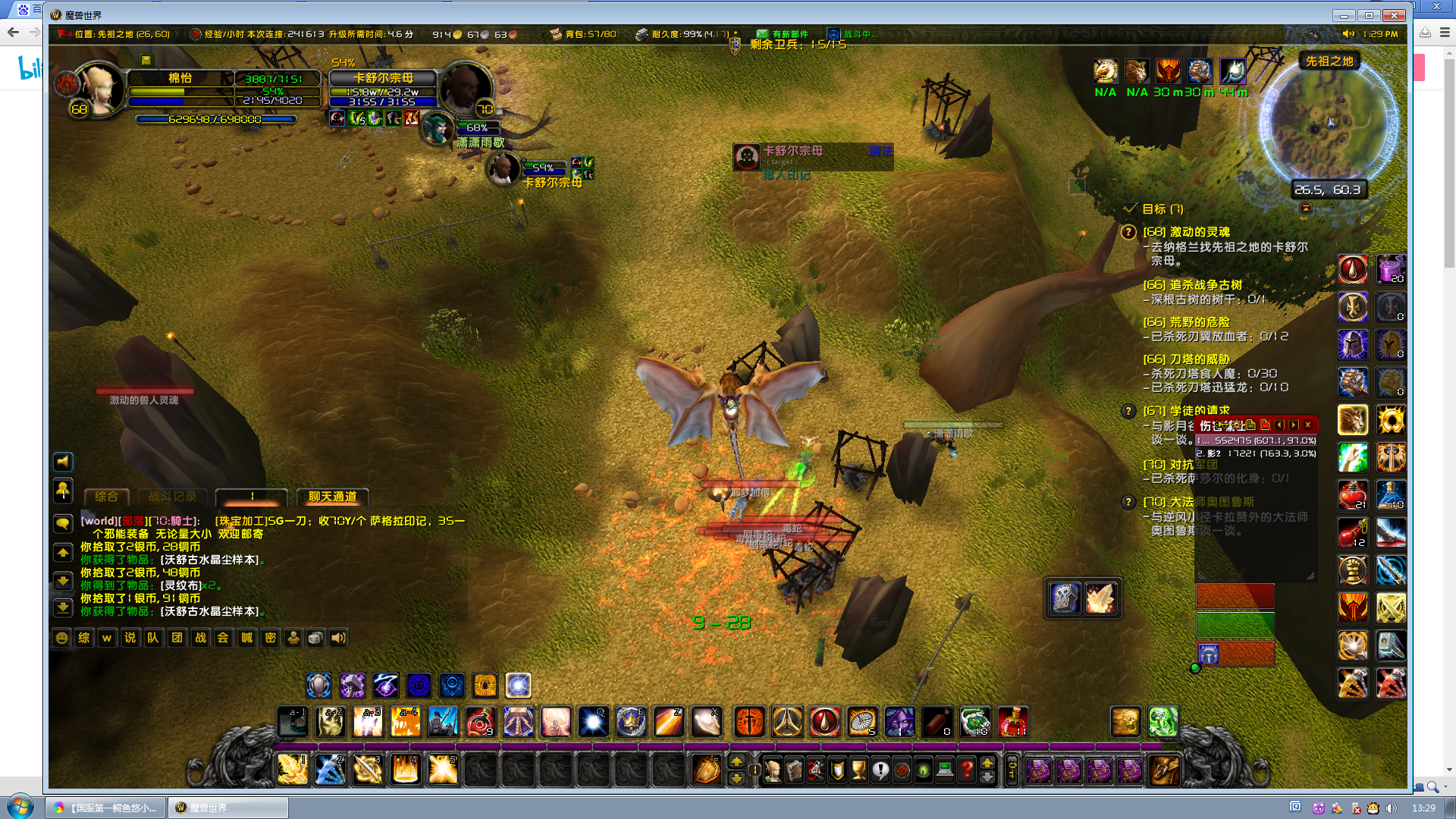Select the 战斗记录 combat log tab

point(172,497)
